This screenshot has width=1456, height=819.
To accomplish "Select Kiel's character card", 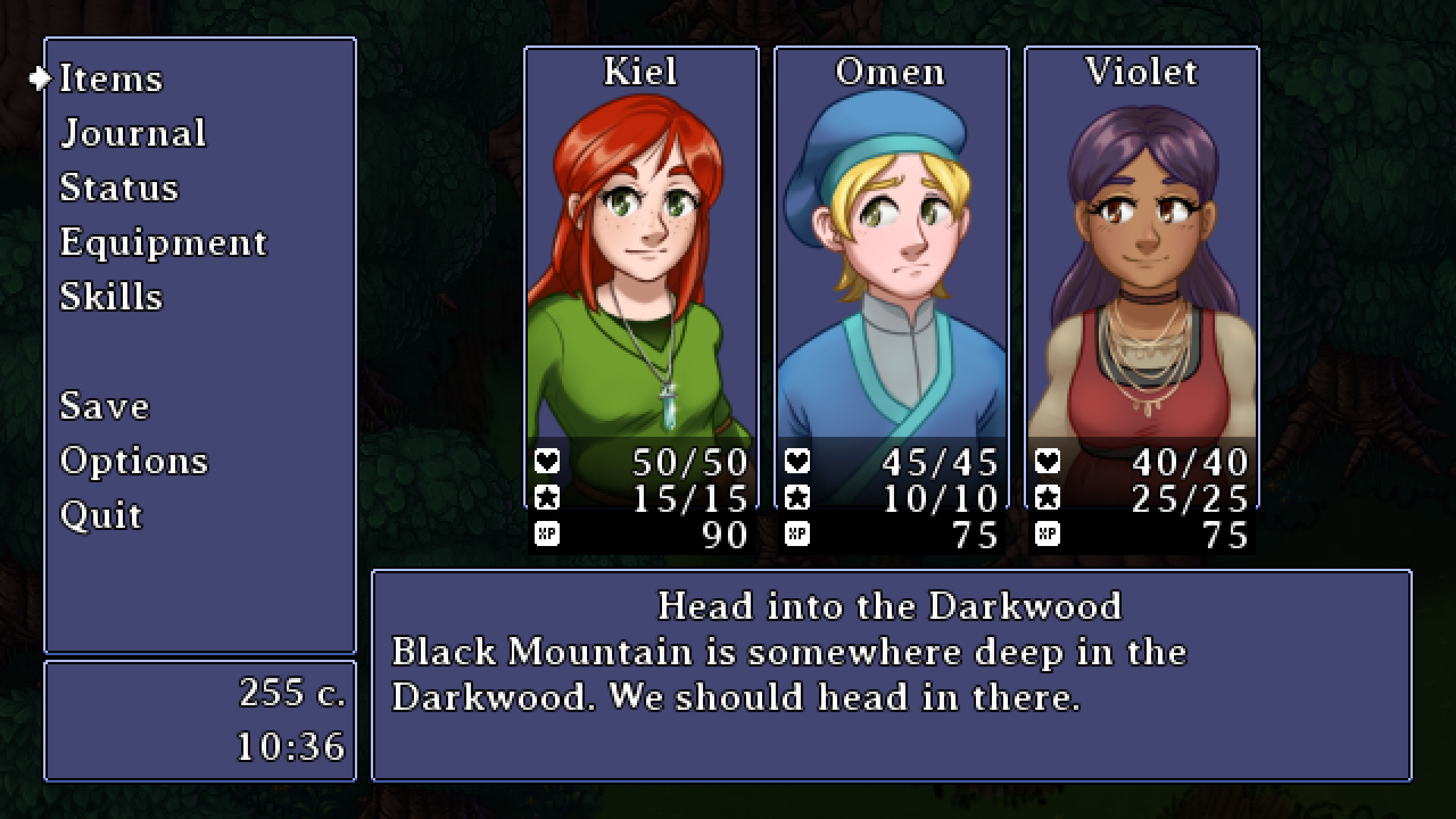I will click(641, 284).
